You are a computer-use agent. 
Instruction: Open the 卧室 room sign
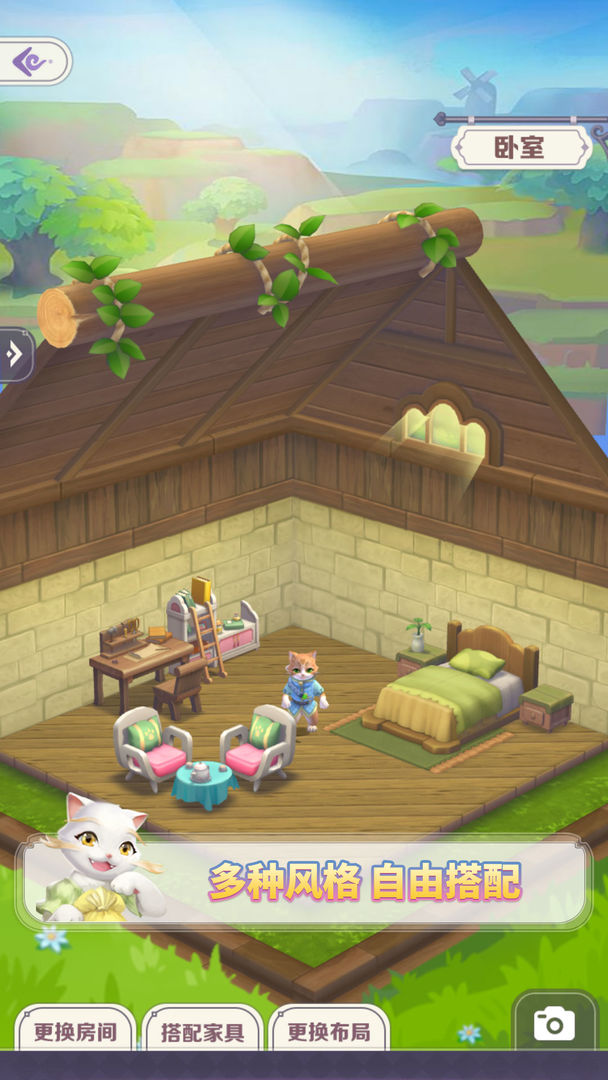tap(520, 148)
